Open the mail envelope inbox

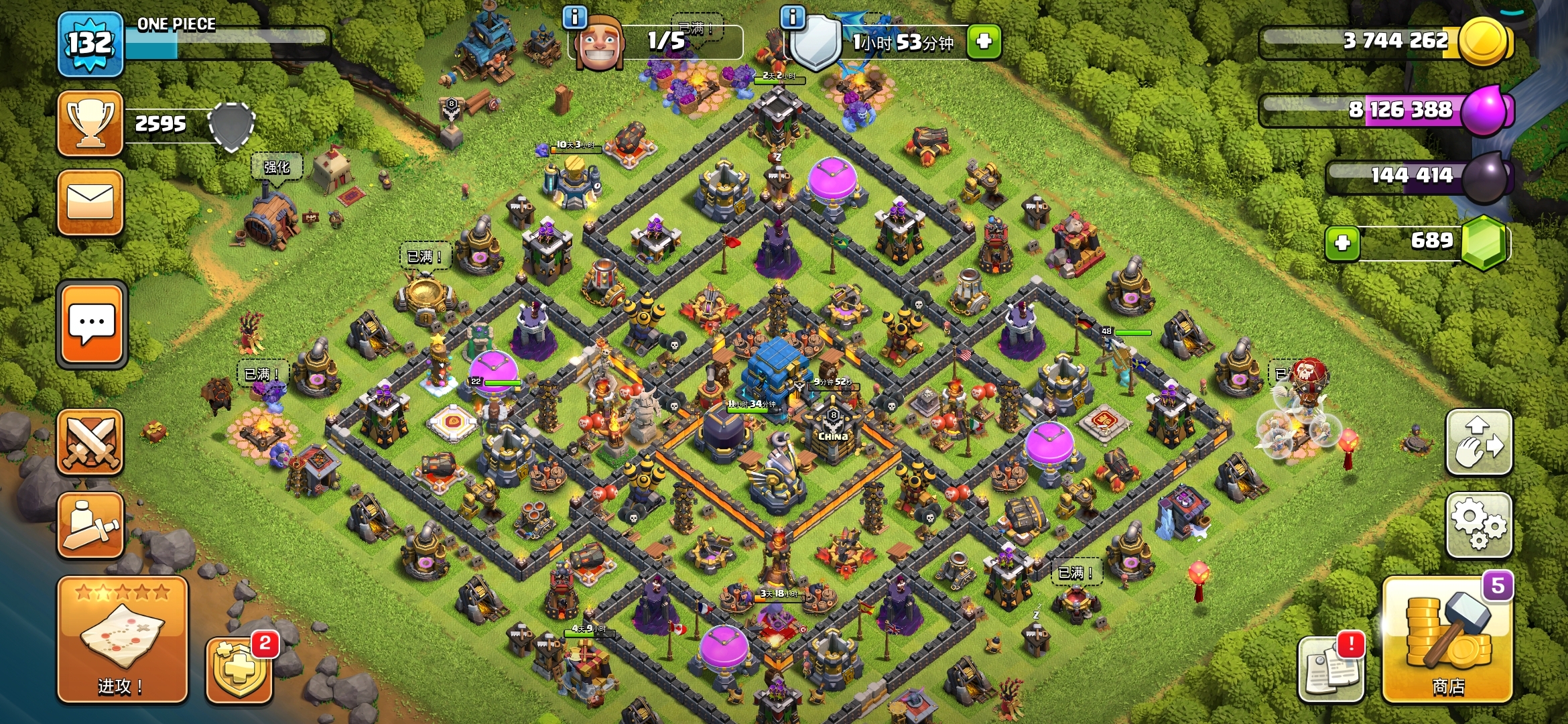tap(90, 202)
